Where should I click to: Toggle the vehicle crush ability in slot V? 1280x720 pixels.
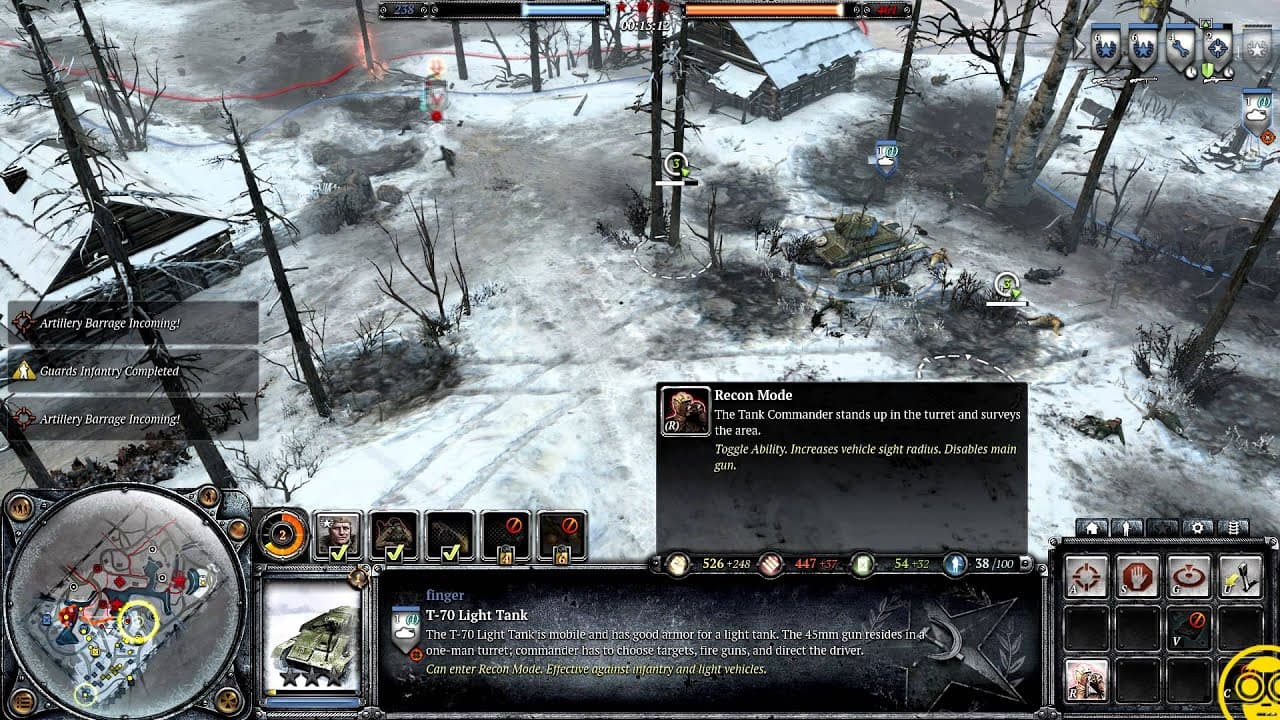(x=1189, y=626)
